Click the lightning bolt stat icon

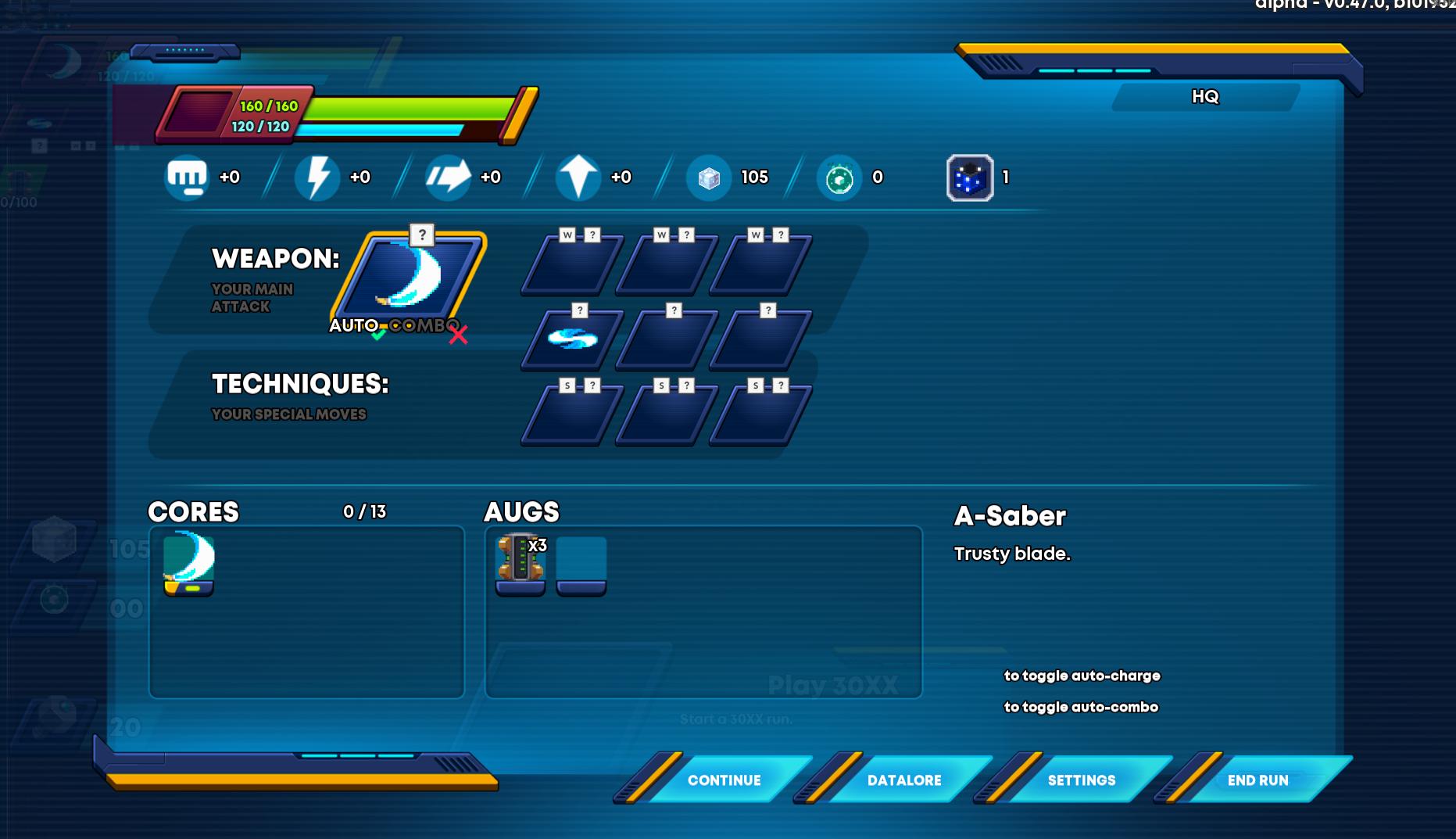click(317, 177)
